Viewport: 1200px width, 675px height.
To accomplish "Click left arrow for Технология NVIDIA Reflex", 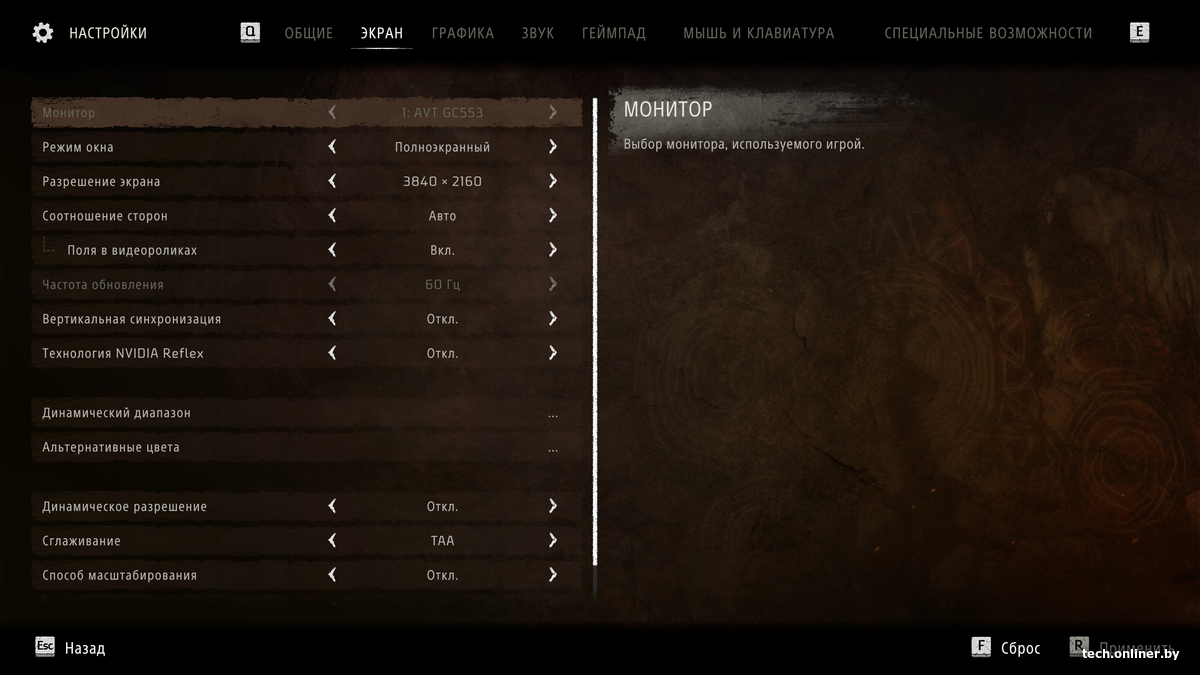I will 332,353.
